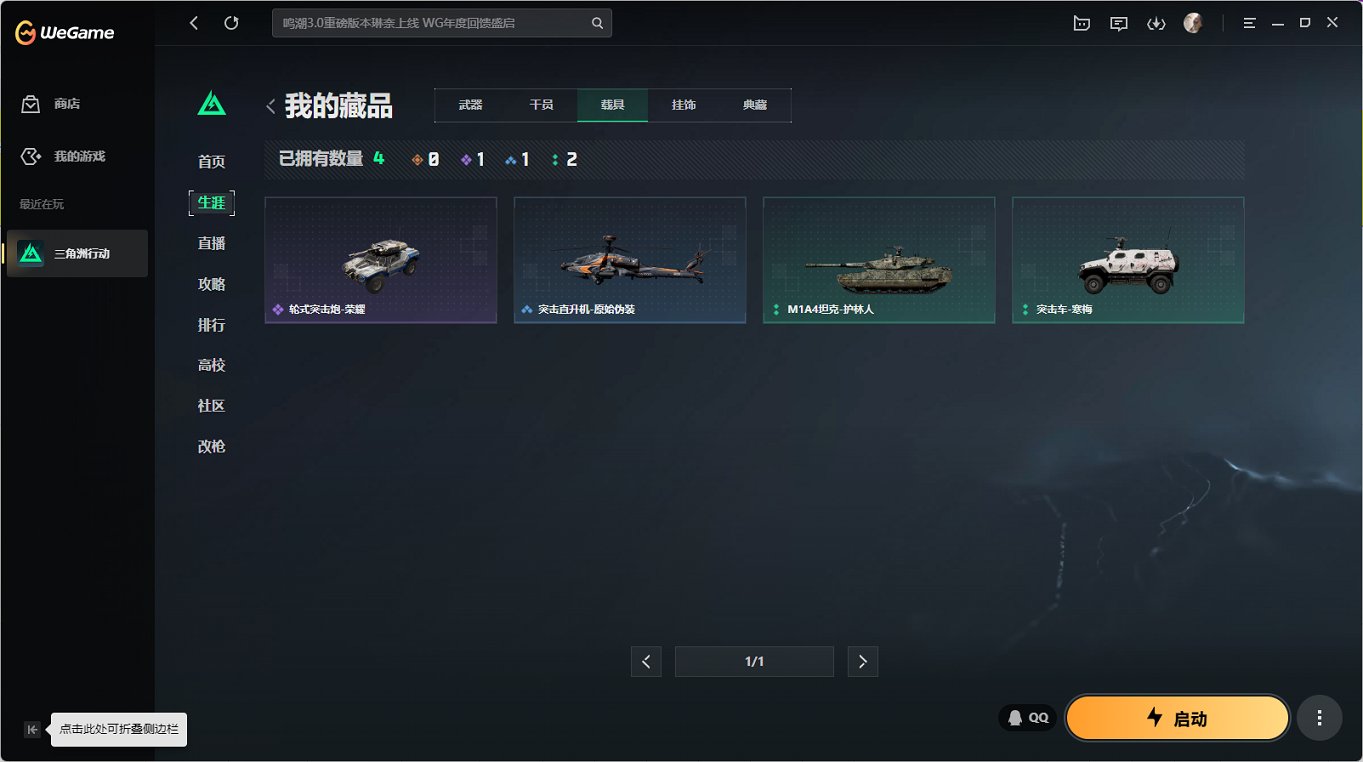The image size is (1363, 762).
Task: Open the 挂饰 collection tab
Action: tap(683, 104)
